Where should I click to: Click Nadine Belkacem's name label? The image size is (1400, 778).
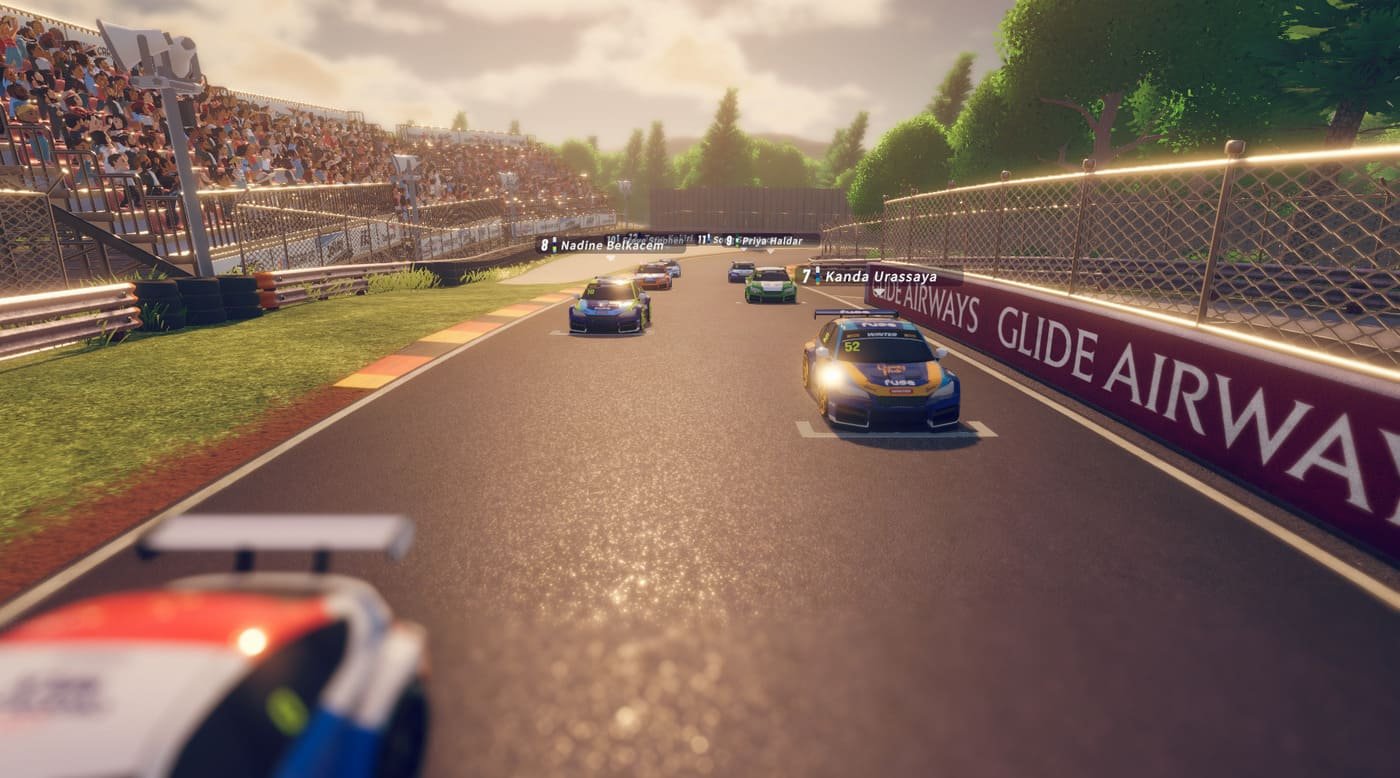tap(612, 247)
